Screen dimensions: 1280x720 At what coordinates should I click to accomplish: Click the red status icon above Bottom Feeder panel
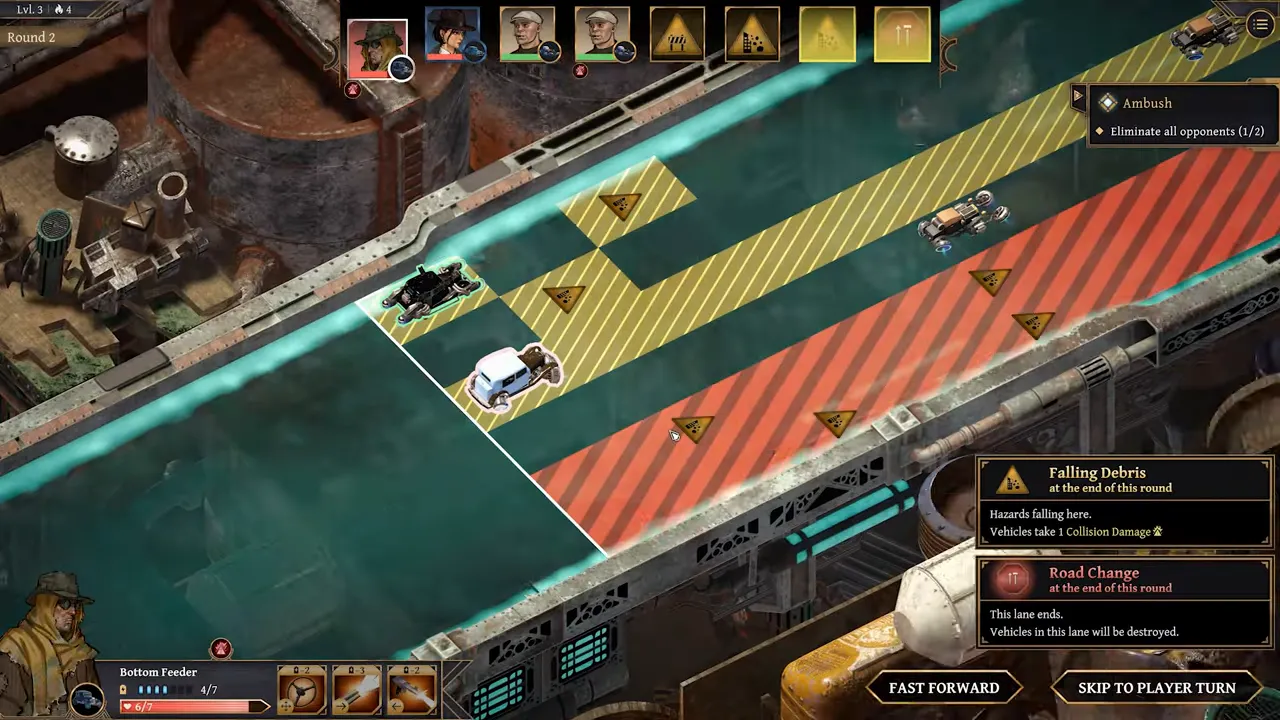[221, 649]
